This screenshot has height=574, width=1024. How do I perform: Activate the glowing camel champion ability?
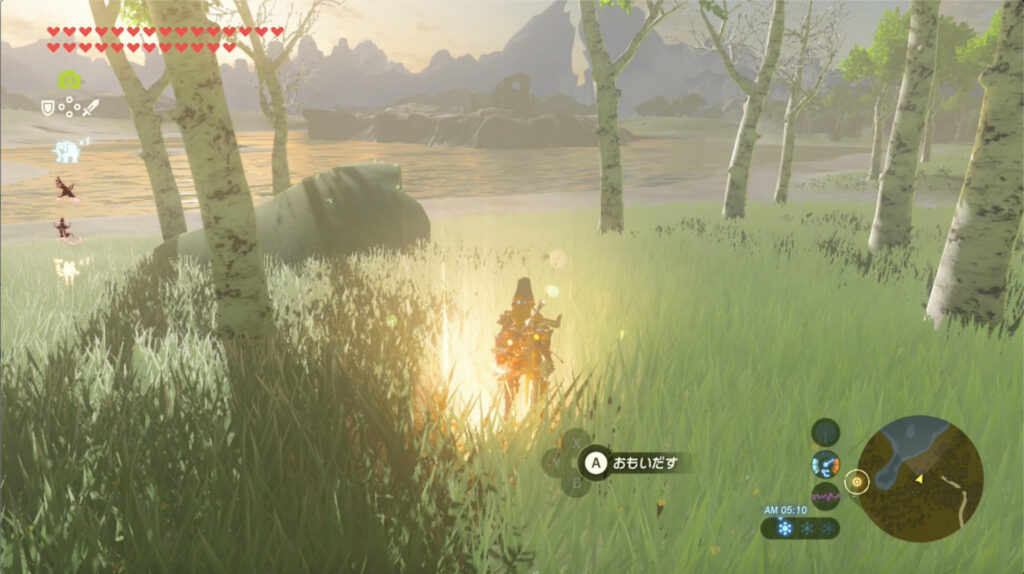(68, 269)
